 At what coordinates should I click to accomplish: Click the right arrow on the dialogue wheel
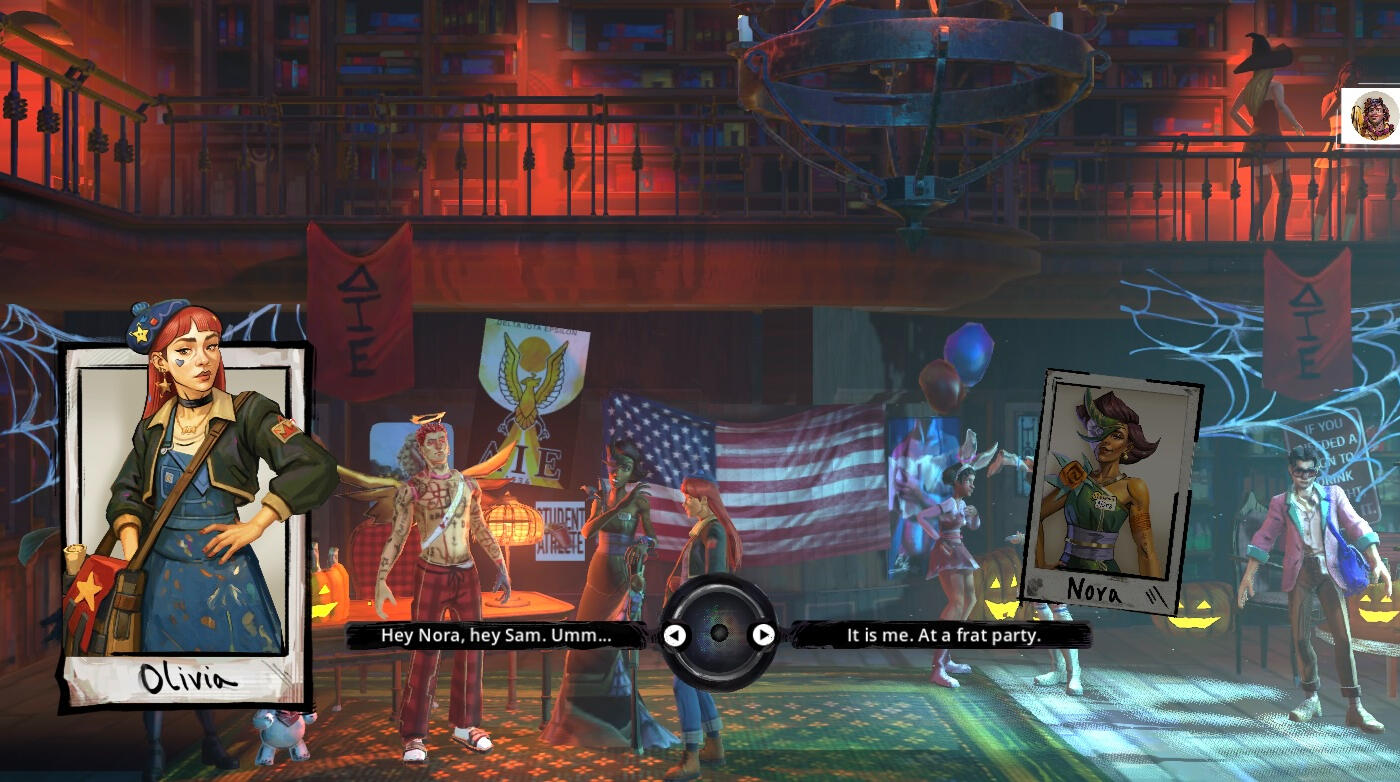[x=763, y=635]
